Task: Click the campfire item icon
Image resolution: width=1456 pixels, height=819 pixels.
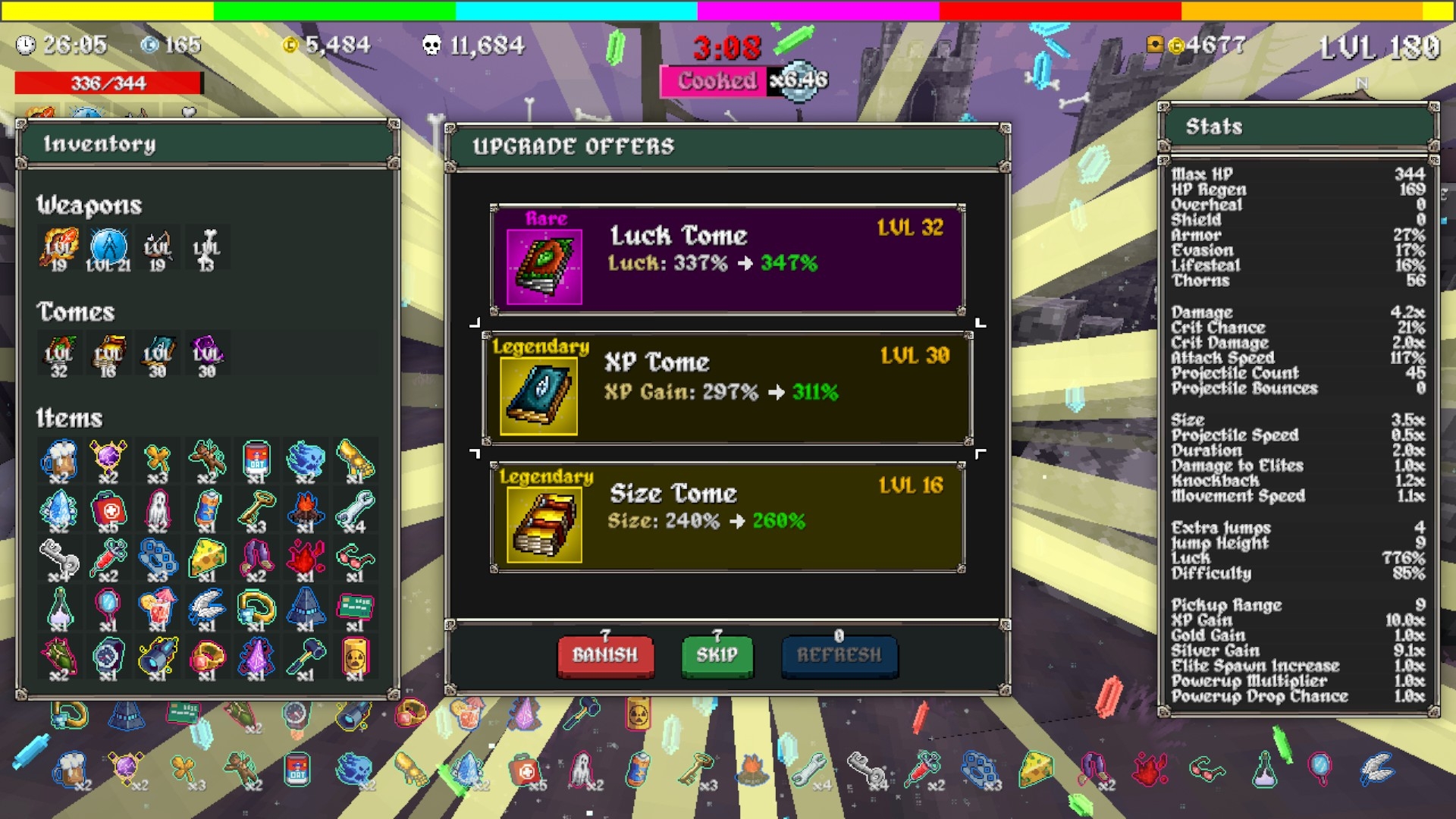Action: click(x=306, y=510)
